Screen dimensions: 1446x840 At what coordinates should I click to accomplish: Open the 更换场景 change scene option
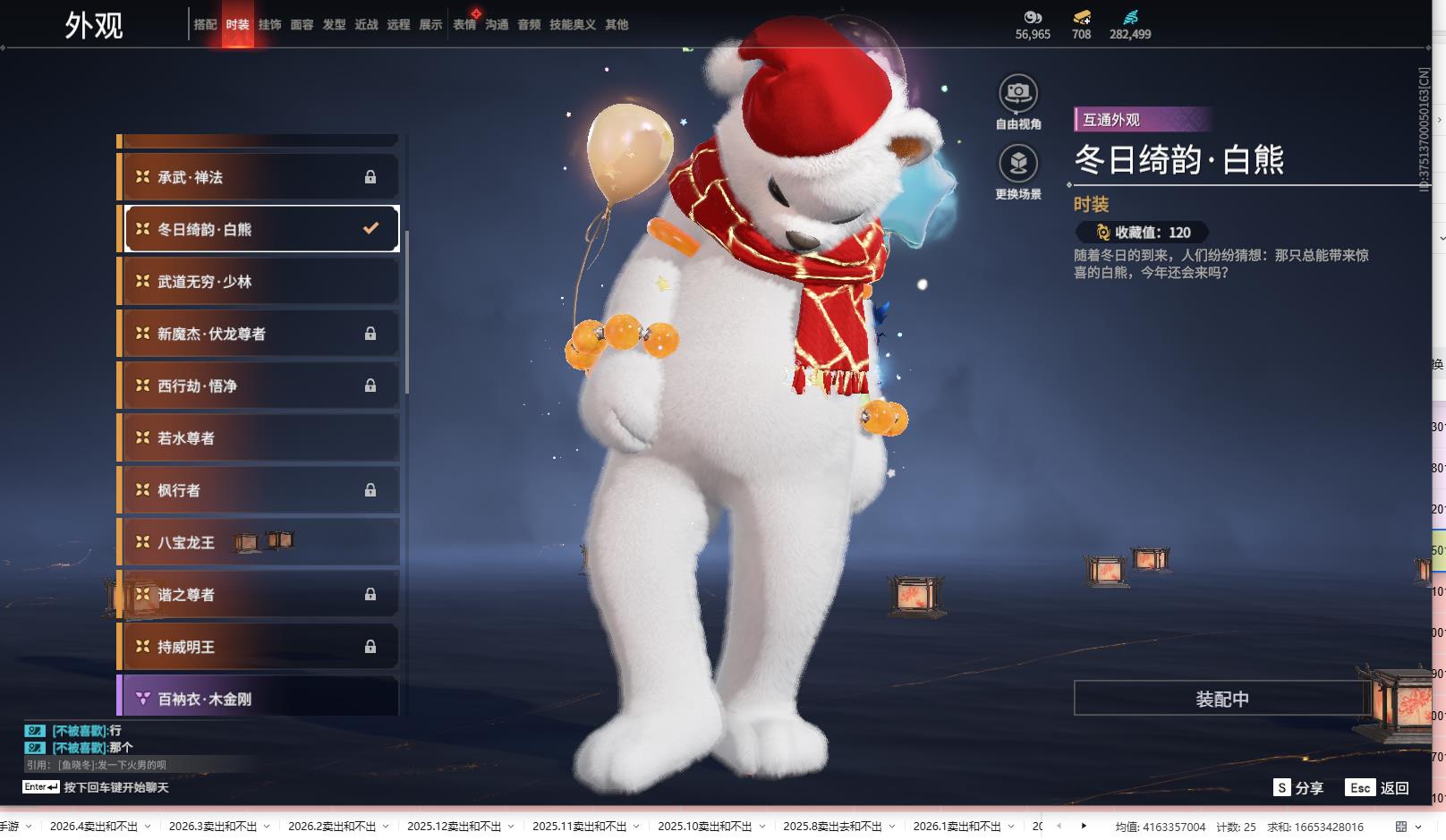pos(1017,164)
